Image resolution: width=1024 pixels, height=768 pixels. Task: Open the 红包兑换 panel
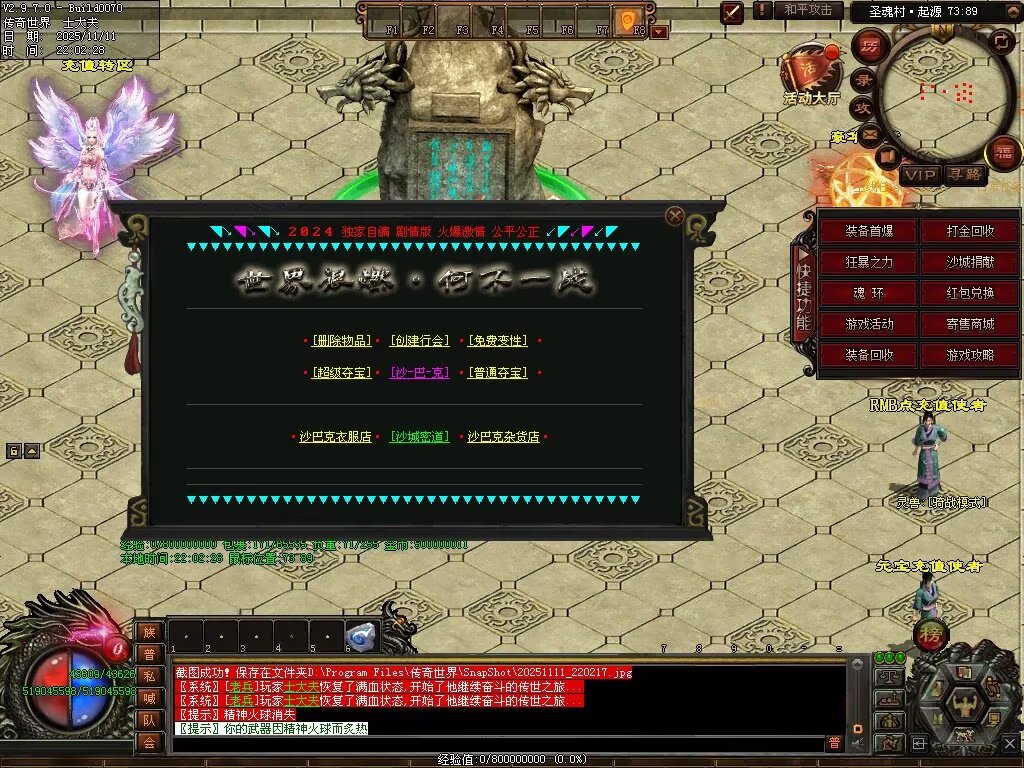pyautogui.click(x=970, y=293)
